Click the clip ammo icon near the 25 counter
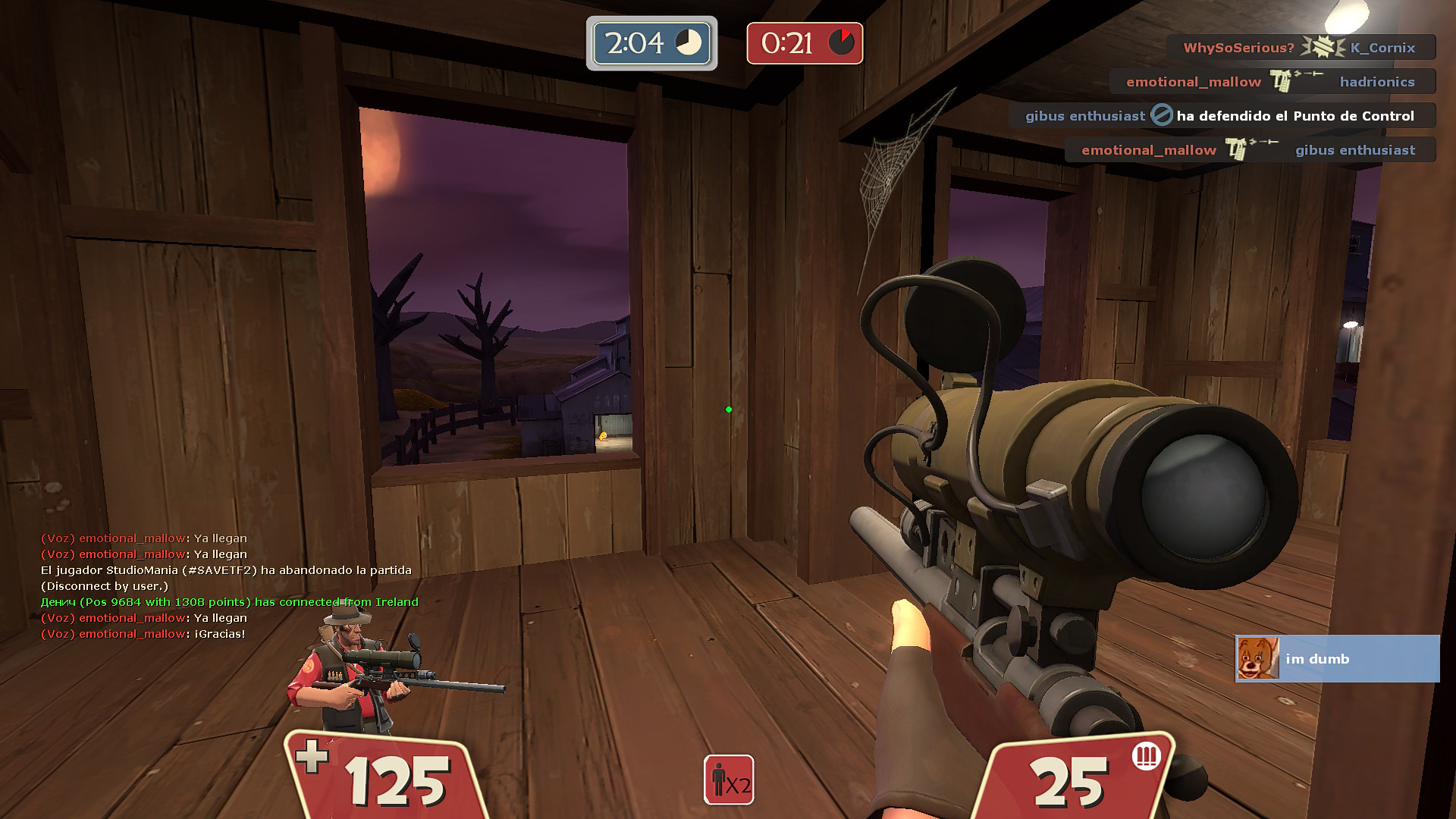The image size is (1456, 819). coord(1145,755)
